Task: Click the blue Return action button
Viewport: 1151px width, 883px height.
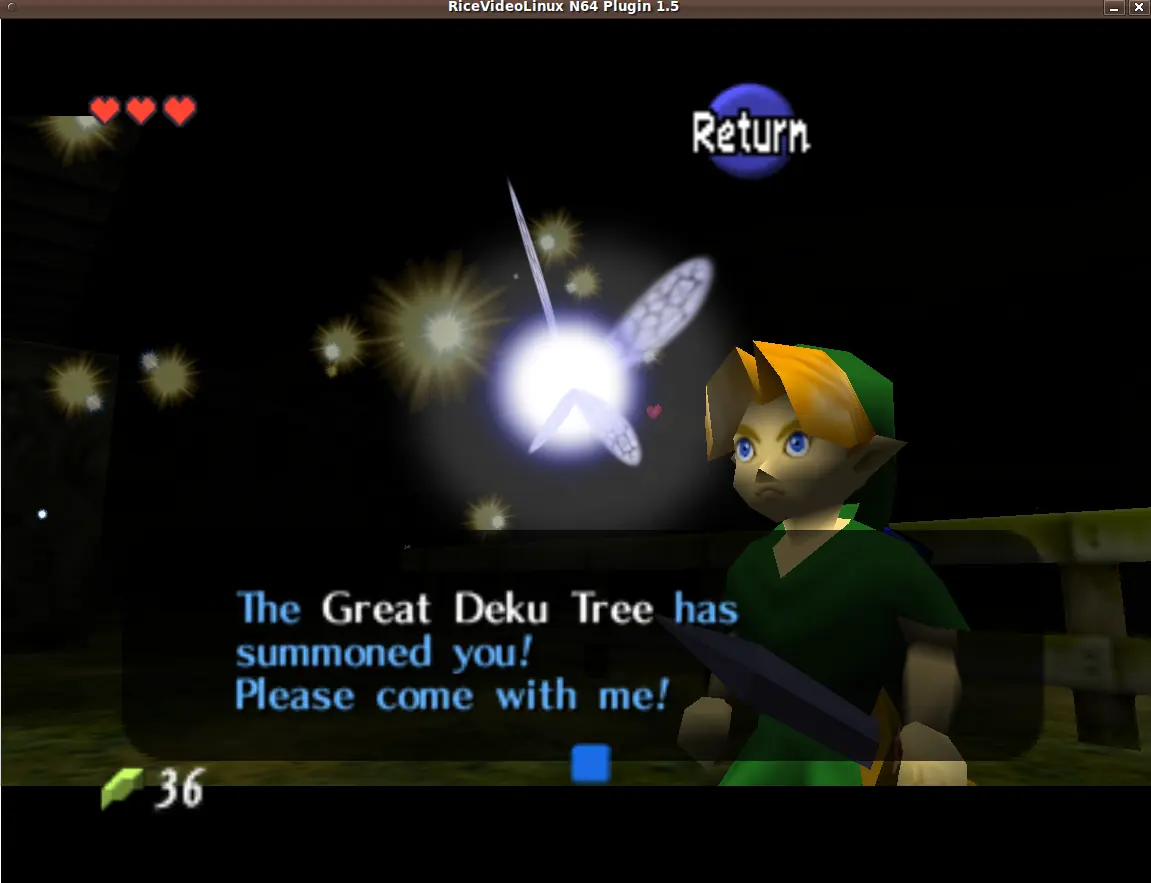Action: [x=750, y=131]
